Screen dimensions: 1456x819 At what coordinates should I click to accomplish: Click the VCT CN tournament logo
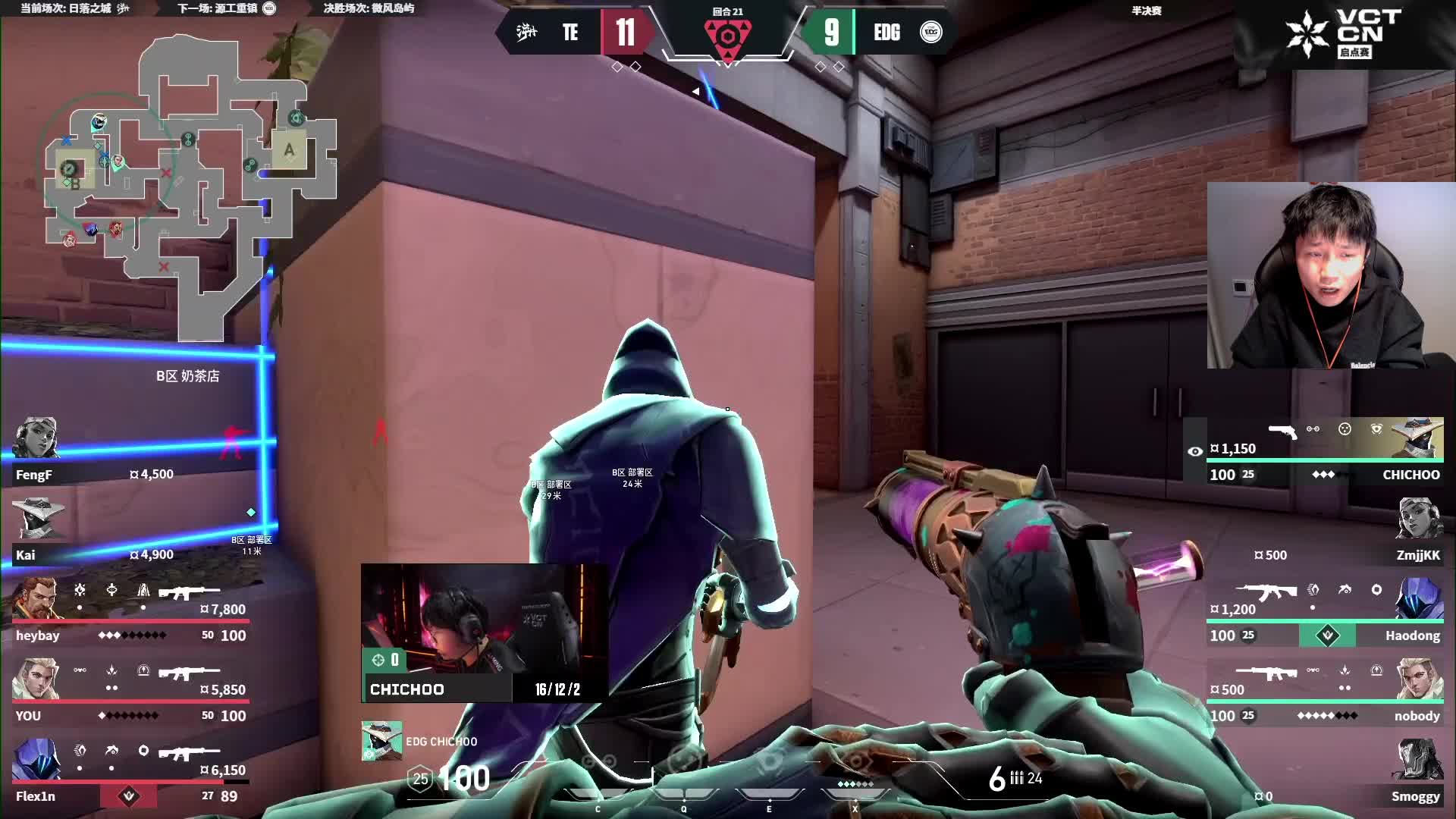(1343, 34)
